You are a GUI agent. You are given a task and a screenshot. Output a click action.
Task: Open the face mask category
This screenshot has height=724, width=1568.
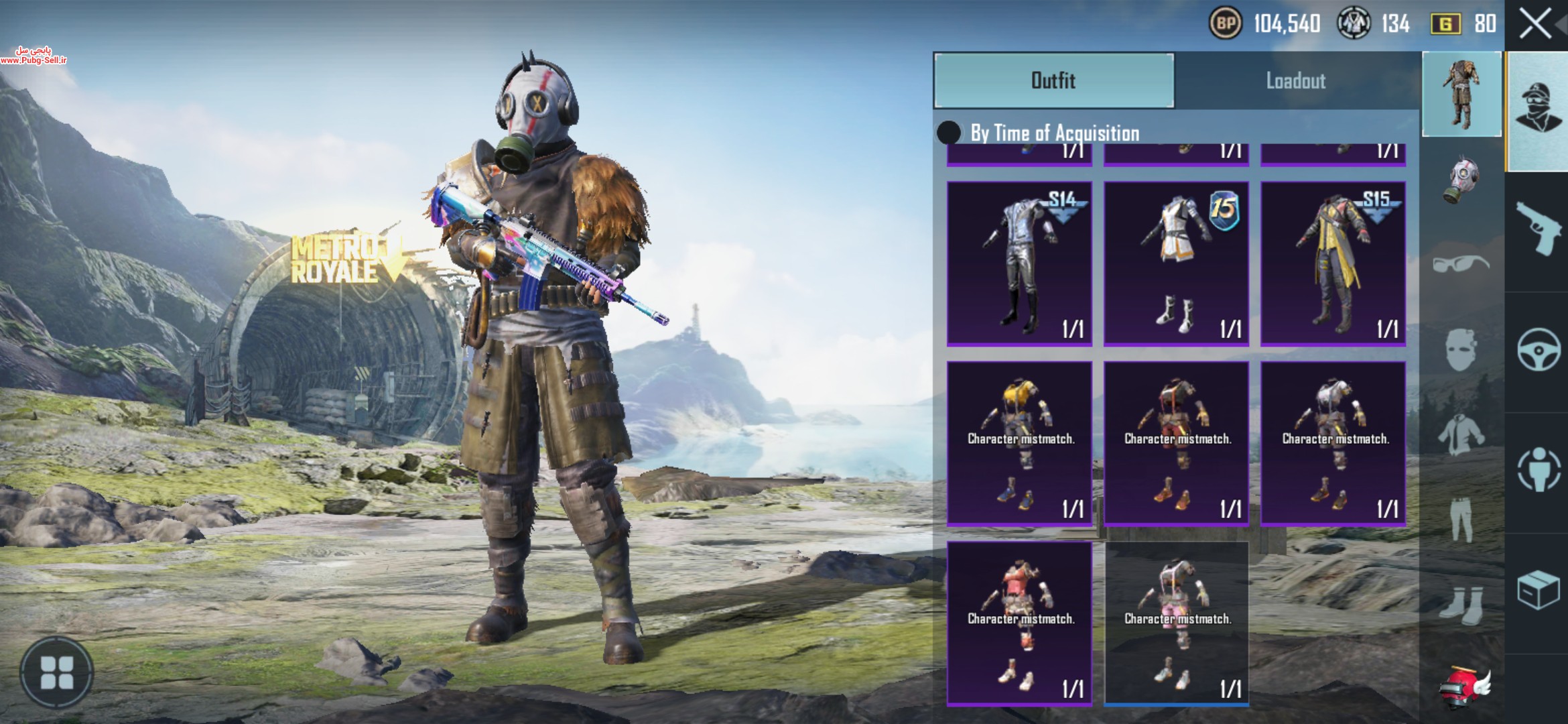1461,349
